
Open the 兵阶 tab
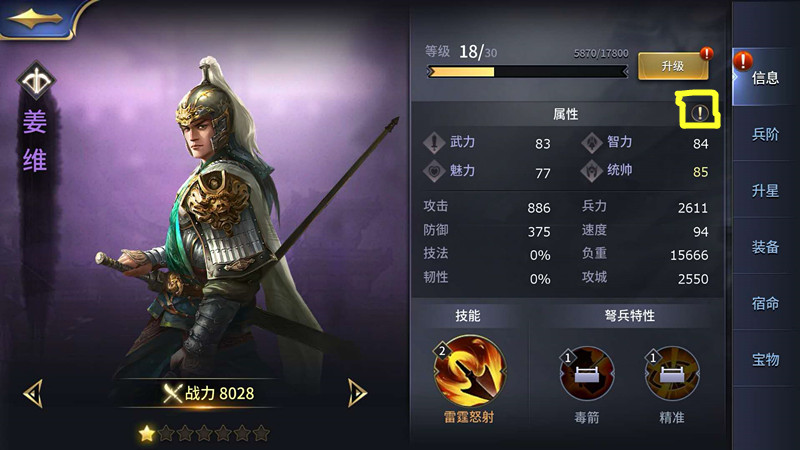coord(765,134)
